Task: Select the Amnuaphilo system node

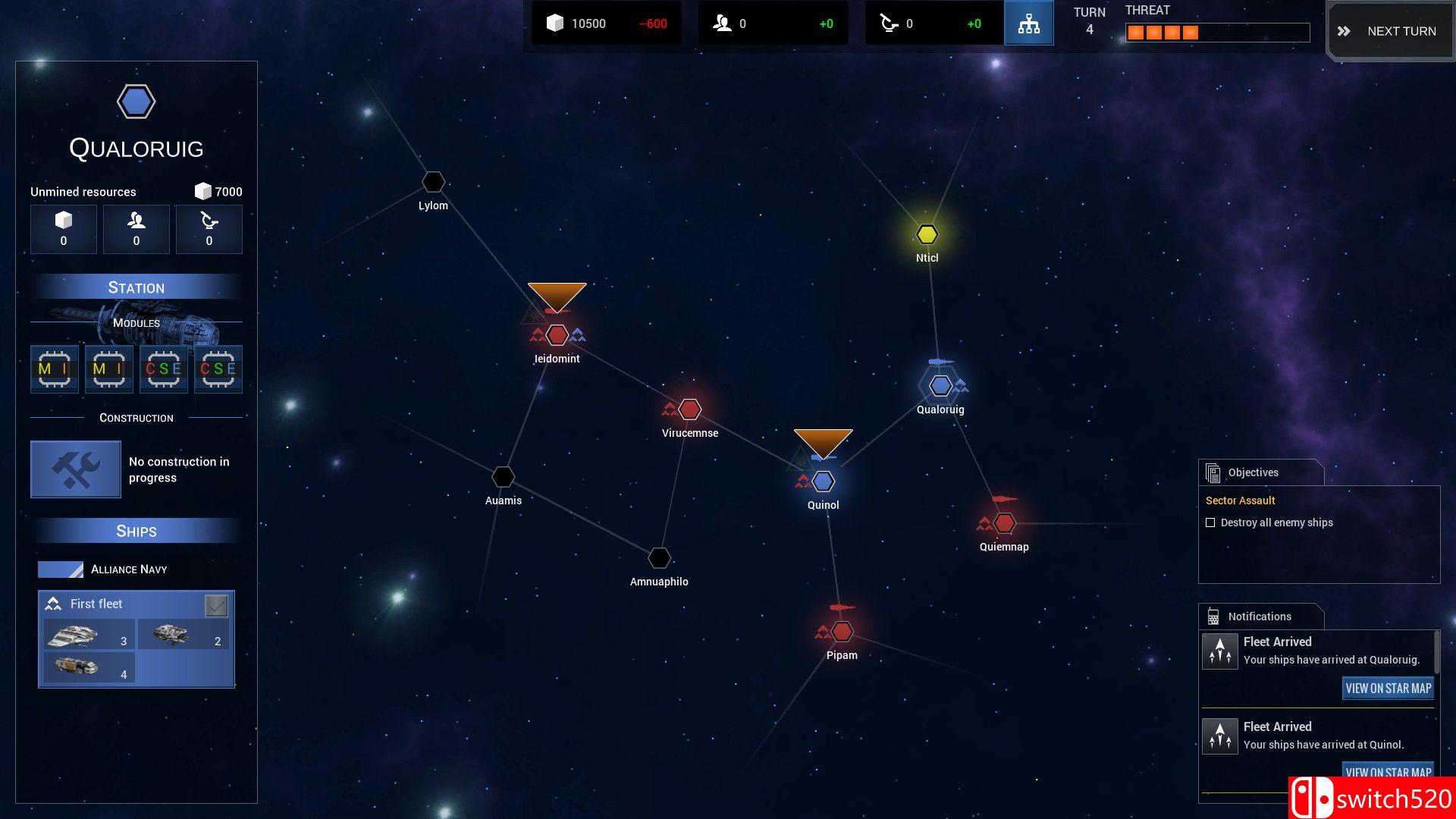Action: (x=659, y=558)
